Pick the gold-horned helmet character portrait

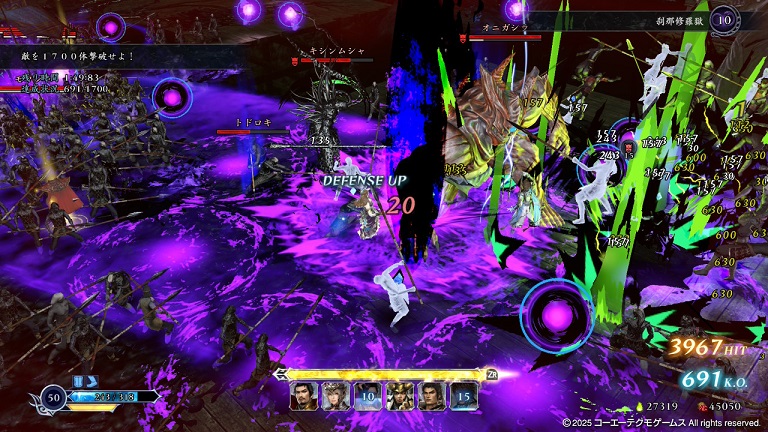tap(399, 396)
